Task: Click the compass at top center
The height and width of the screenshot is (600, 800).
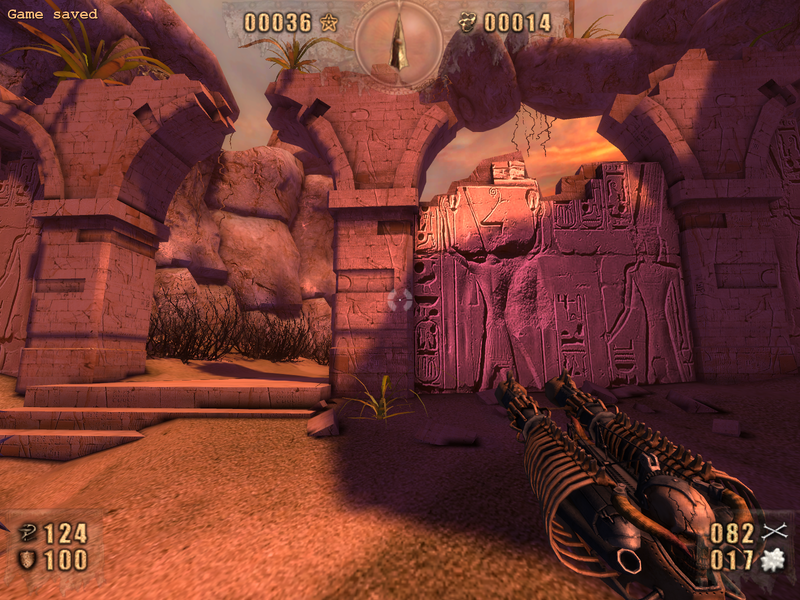Action: 400,43
